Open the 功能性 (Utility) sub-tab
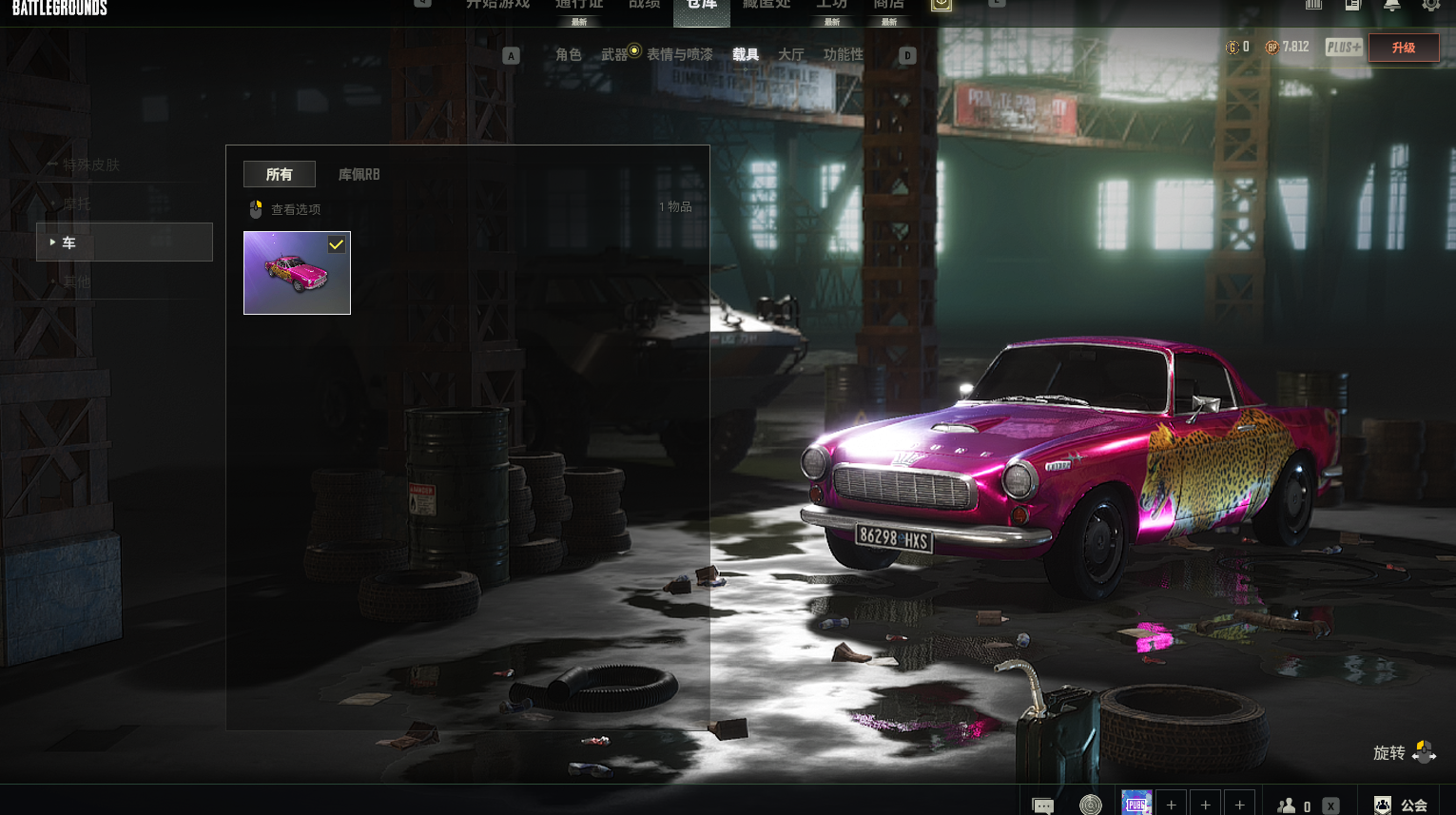The height and width of the screenshot is (815, 1456). 844,54
